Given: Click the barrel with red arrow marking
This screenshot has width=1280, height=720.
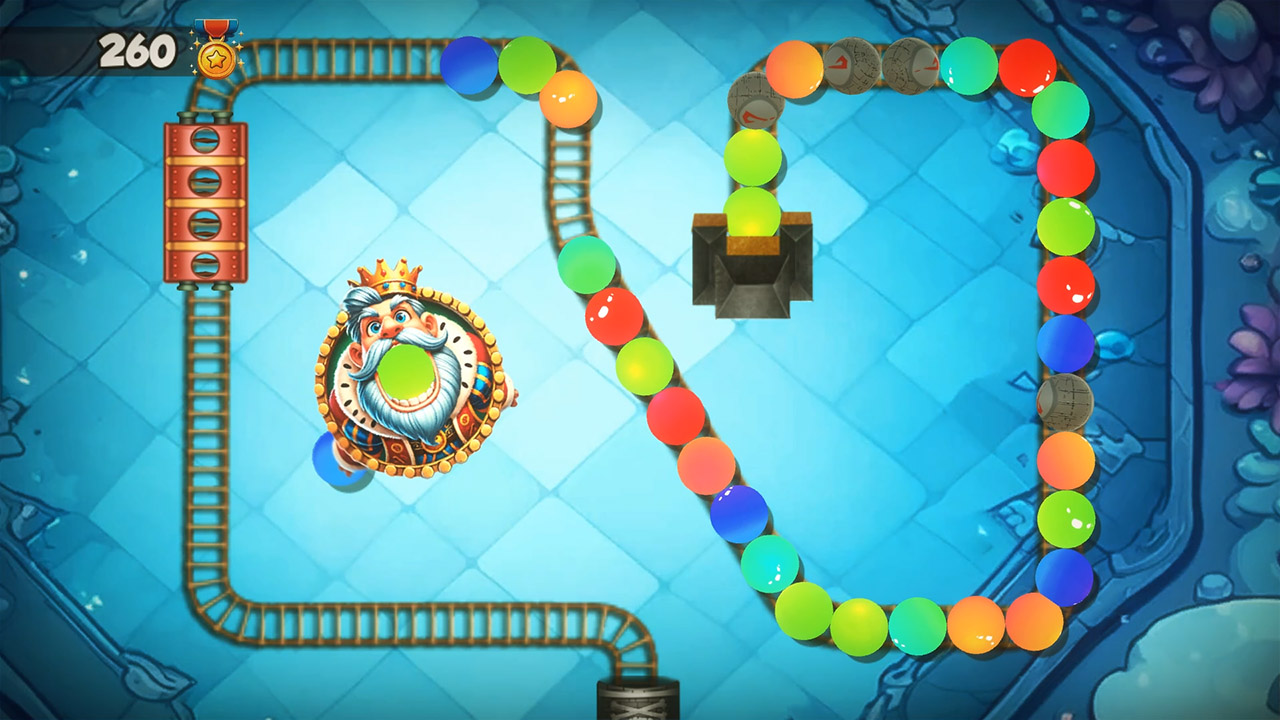Looking at the screenshot, I should 753,103.
